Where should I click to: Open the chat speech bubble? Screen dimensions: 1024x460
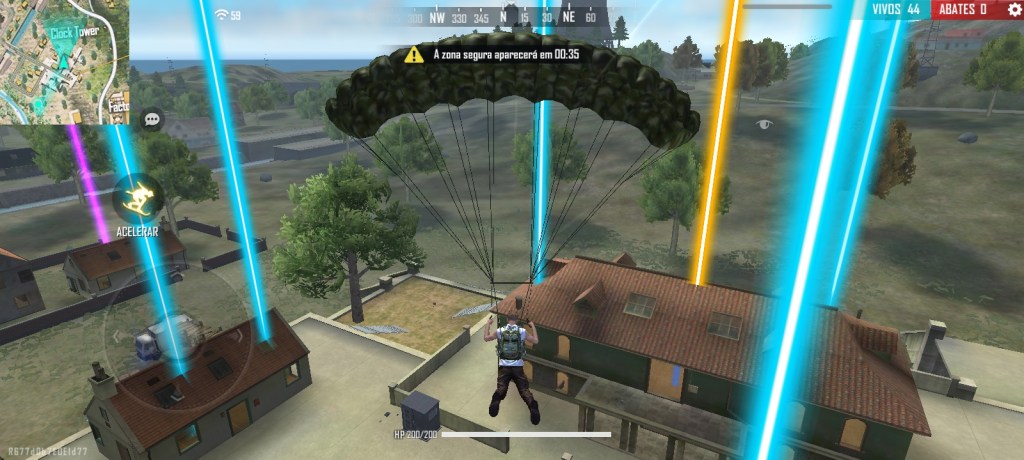coord(152,119)
